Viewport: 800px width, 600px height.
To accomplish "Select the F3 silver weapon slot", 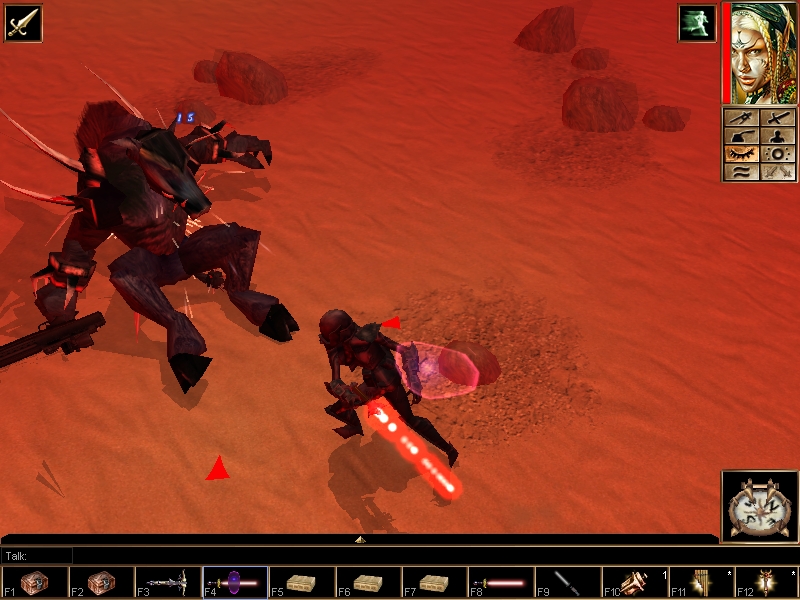I will coord(168,583).
